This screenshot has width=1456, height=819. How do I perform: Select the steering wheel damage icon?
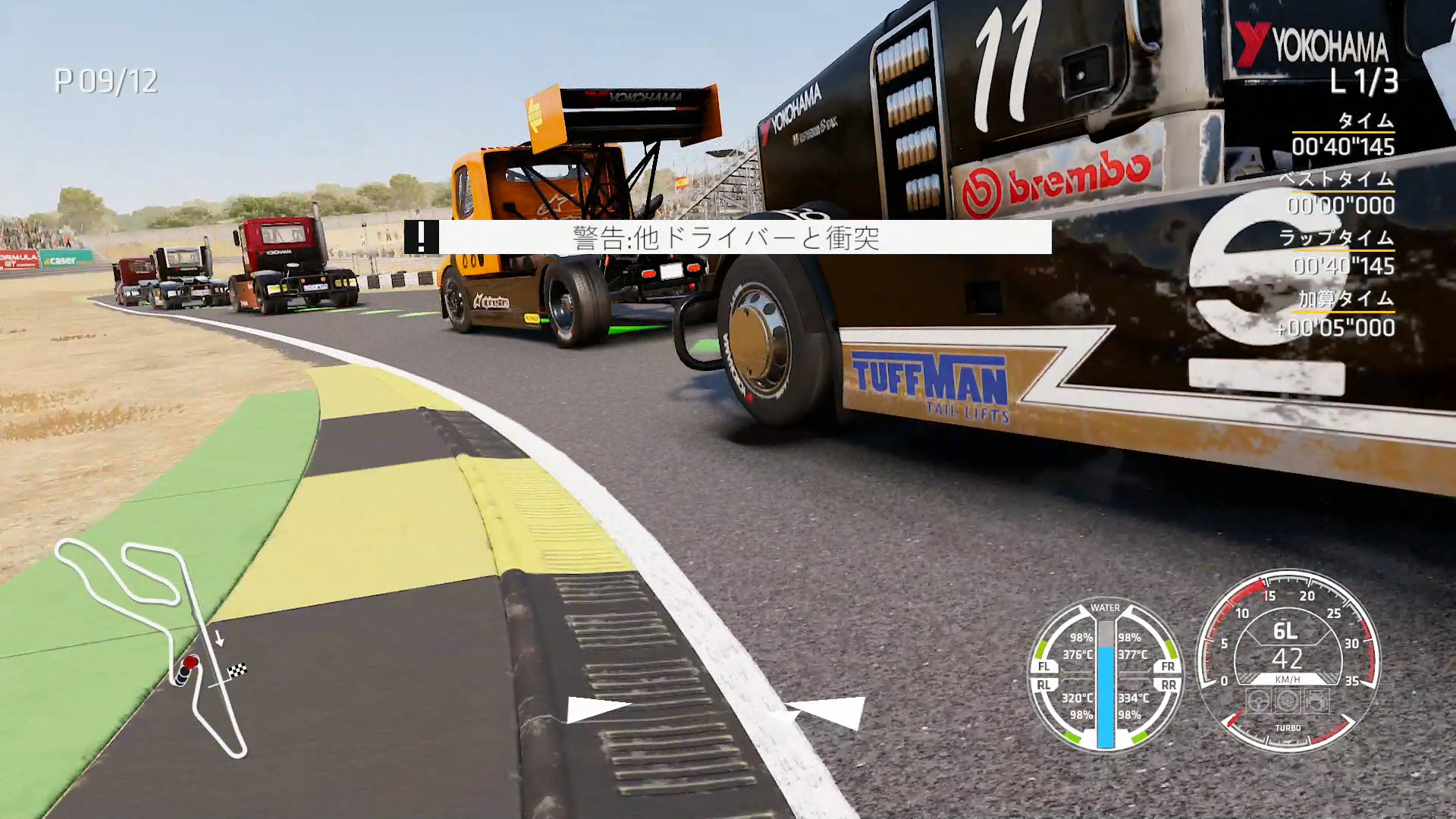click(1259, 700)
